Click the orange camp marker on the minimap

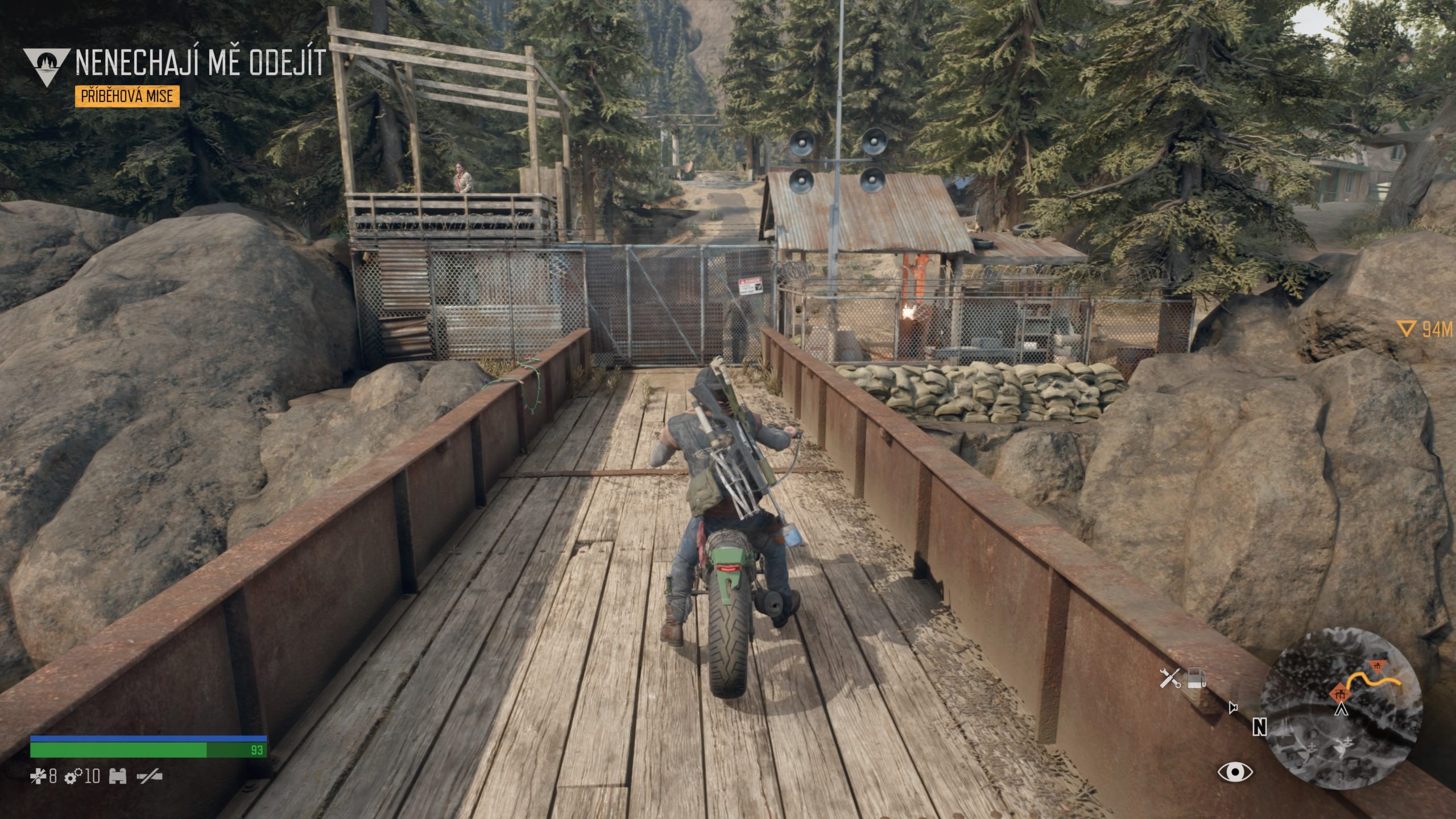(1341, 693)
